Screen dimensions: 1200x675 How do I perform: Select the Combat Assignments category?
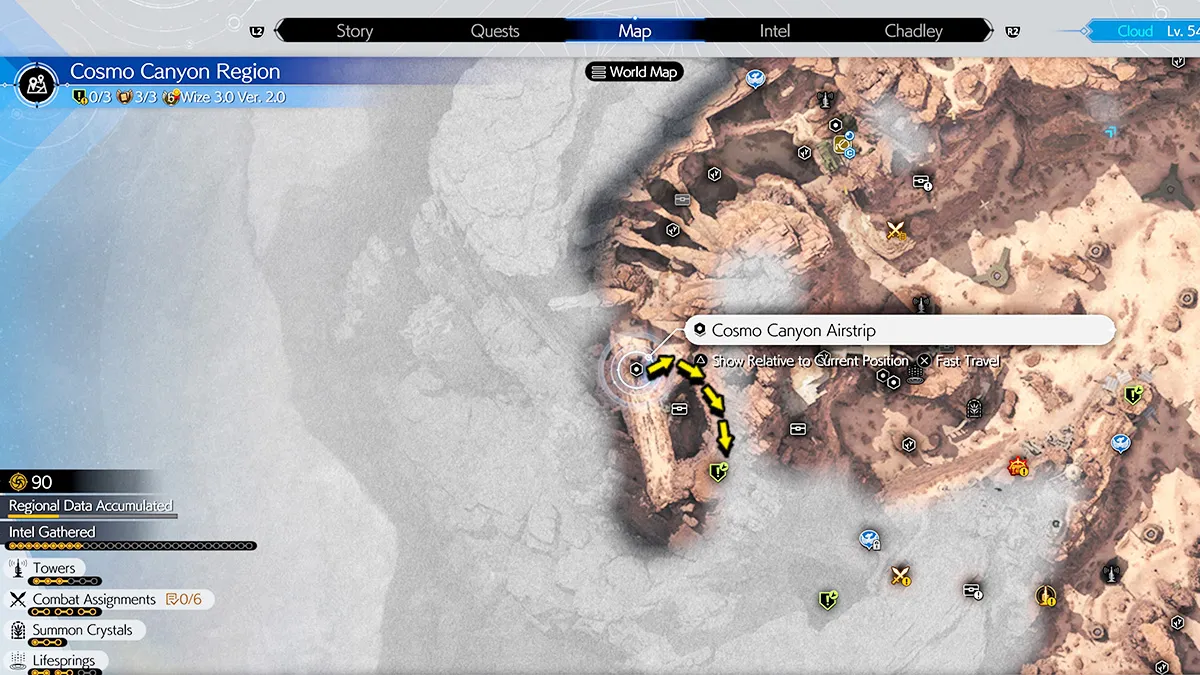(x=94, y=599)
